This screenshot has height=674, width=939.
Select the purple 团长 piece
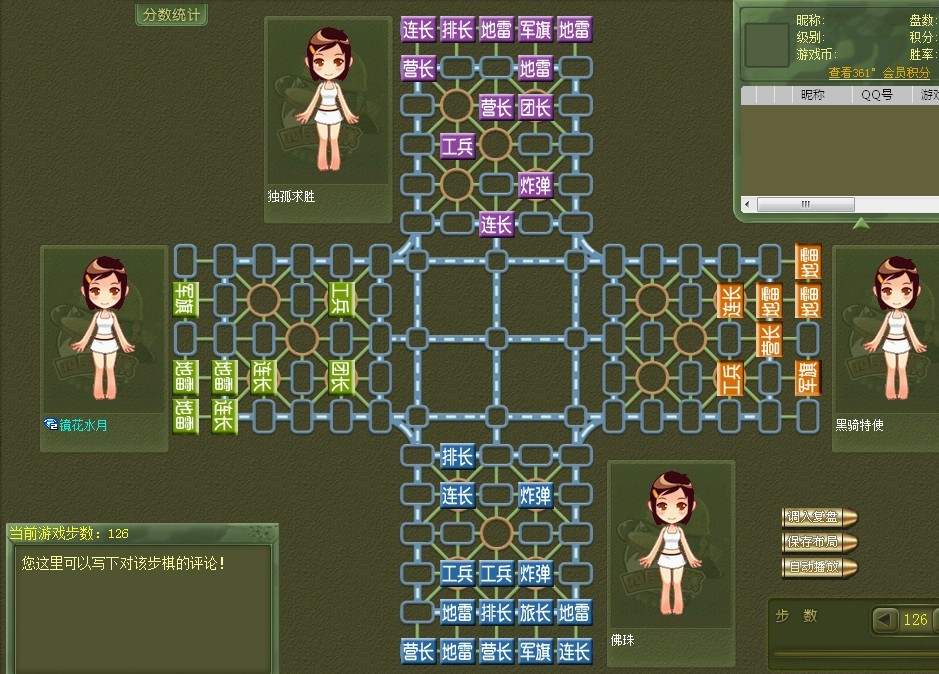click(535, 107)
